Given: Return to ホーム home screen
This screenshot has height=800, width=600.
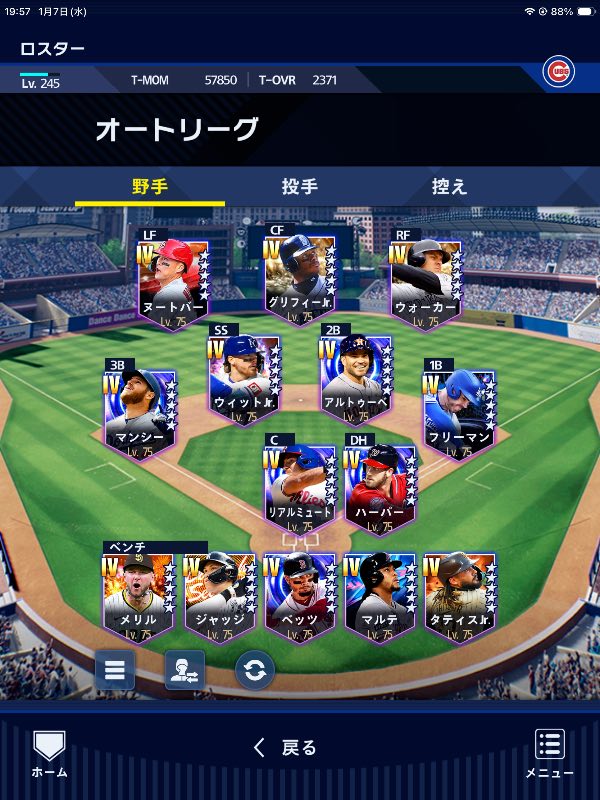Looking at the screenshot, I should pyautogui.click(x=49, y=754).
